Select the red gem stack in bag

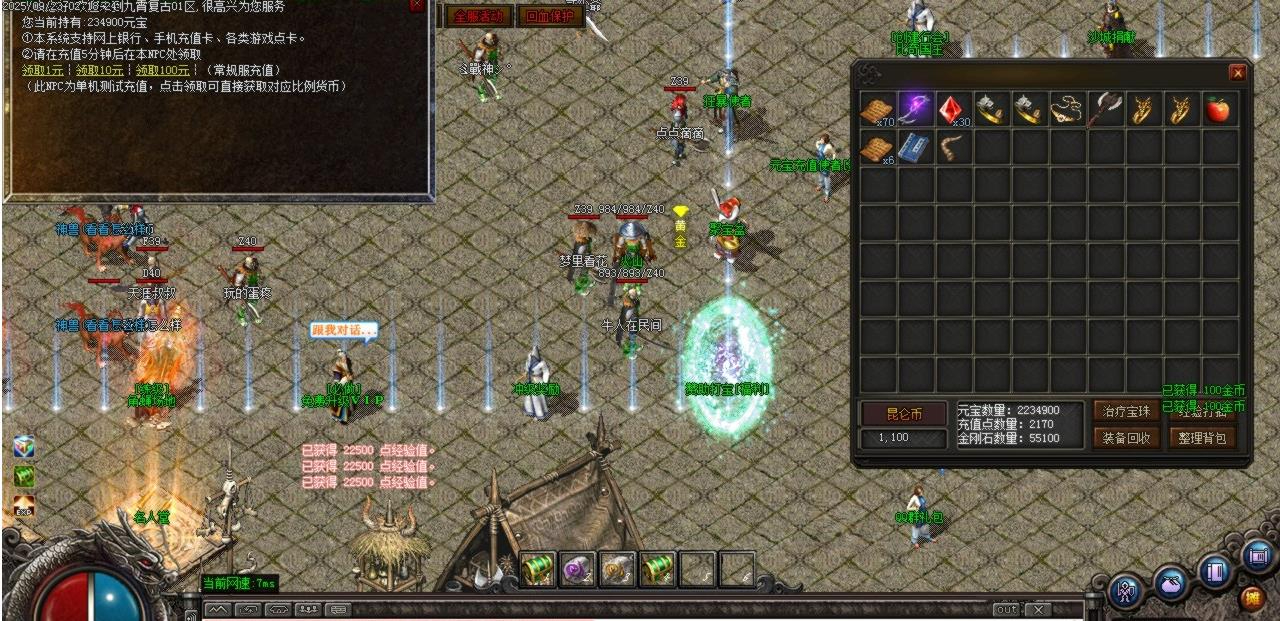(x=954, y=109)
